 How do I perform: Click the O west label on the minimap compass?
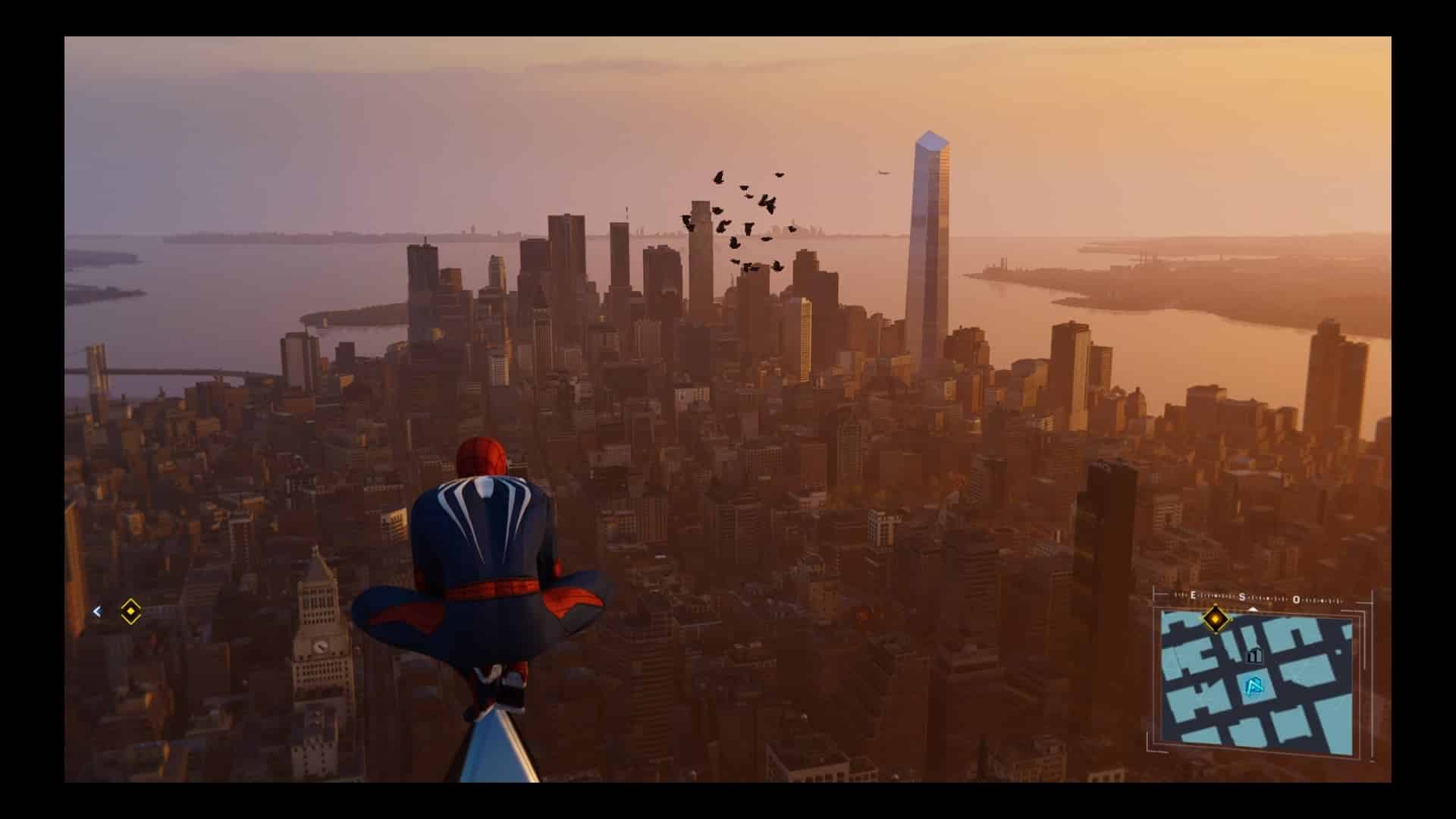pyautogui.click(x=1296, y=600)
